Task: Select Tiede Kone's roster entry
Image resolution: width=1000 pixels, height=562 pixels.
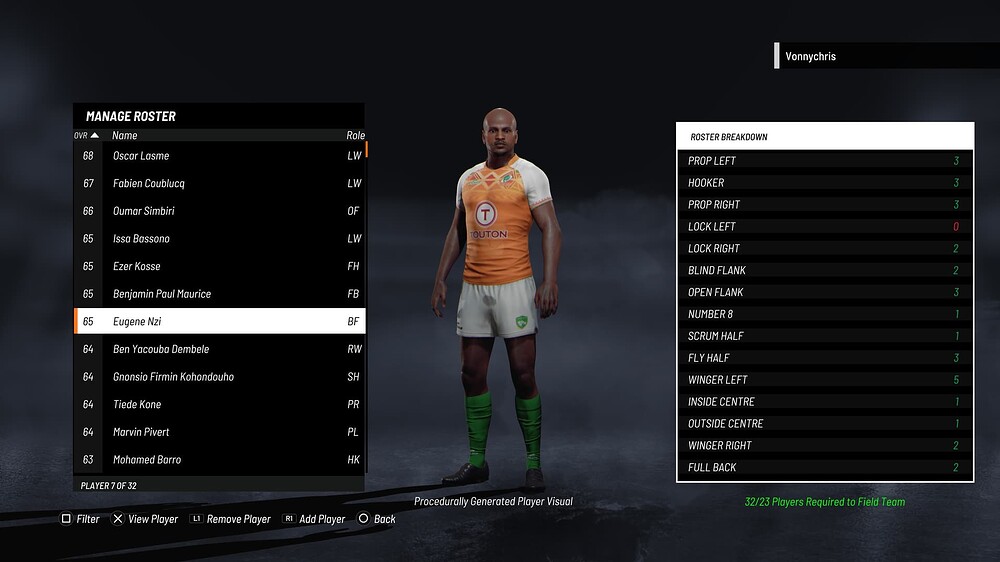Action: 219,405
